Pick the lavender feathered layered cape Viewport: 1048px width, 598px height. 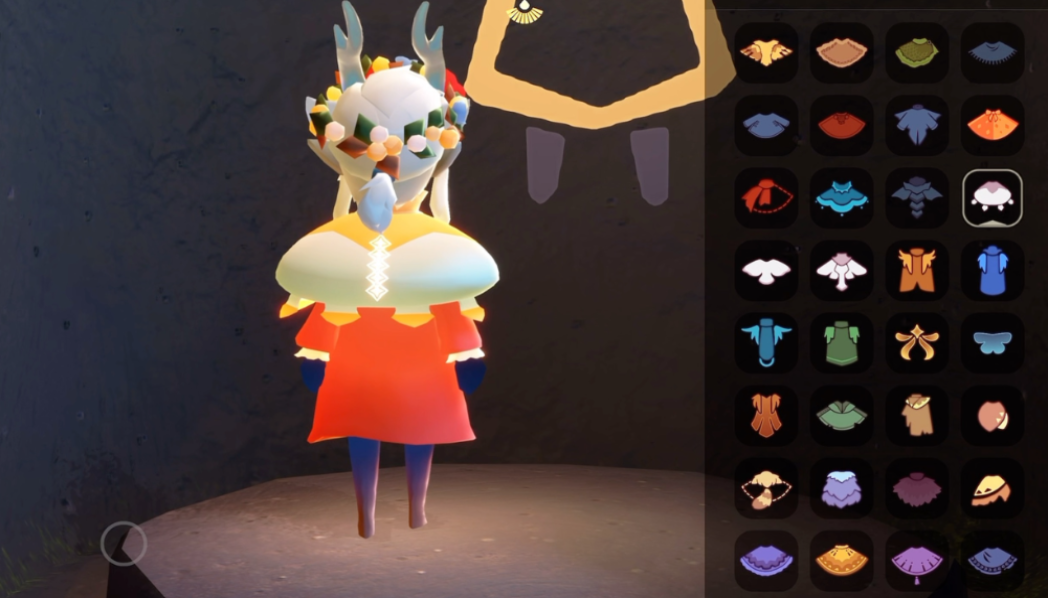click(x=841, y=489)
